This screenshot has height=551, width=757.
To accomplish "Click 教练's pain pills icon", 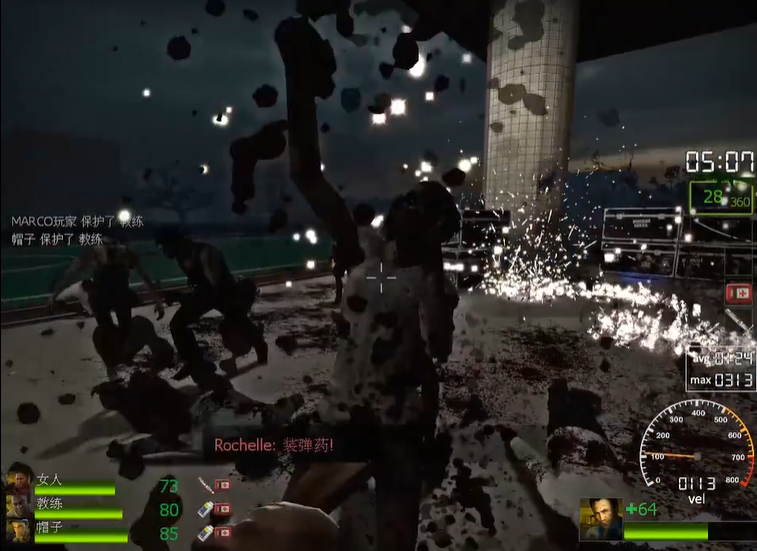I will point(204,509).
